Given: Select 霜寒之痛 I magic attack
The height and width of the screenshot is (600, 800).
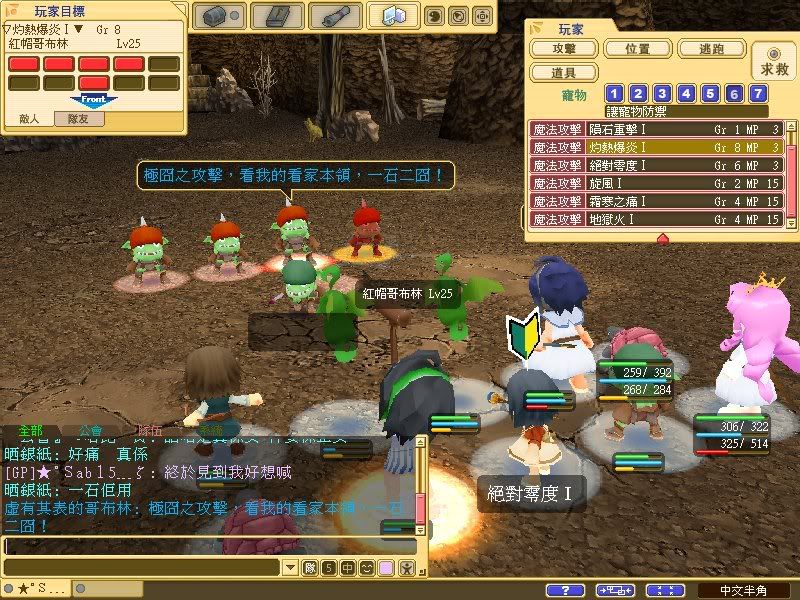Looking at the screenshot, I should 657,201.
